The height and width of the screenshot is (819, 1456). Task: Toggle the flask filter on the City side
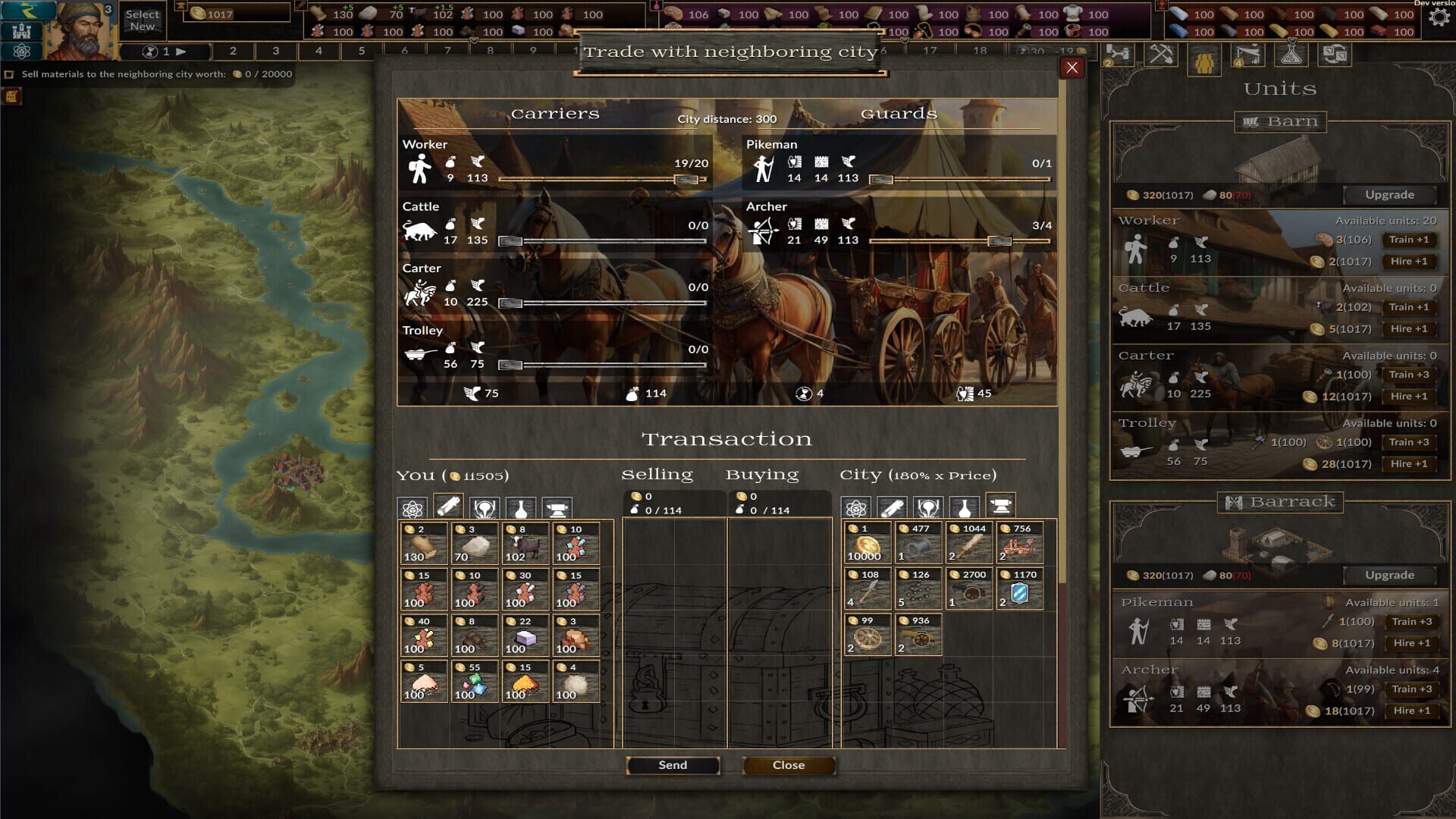pos(965,507)
